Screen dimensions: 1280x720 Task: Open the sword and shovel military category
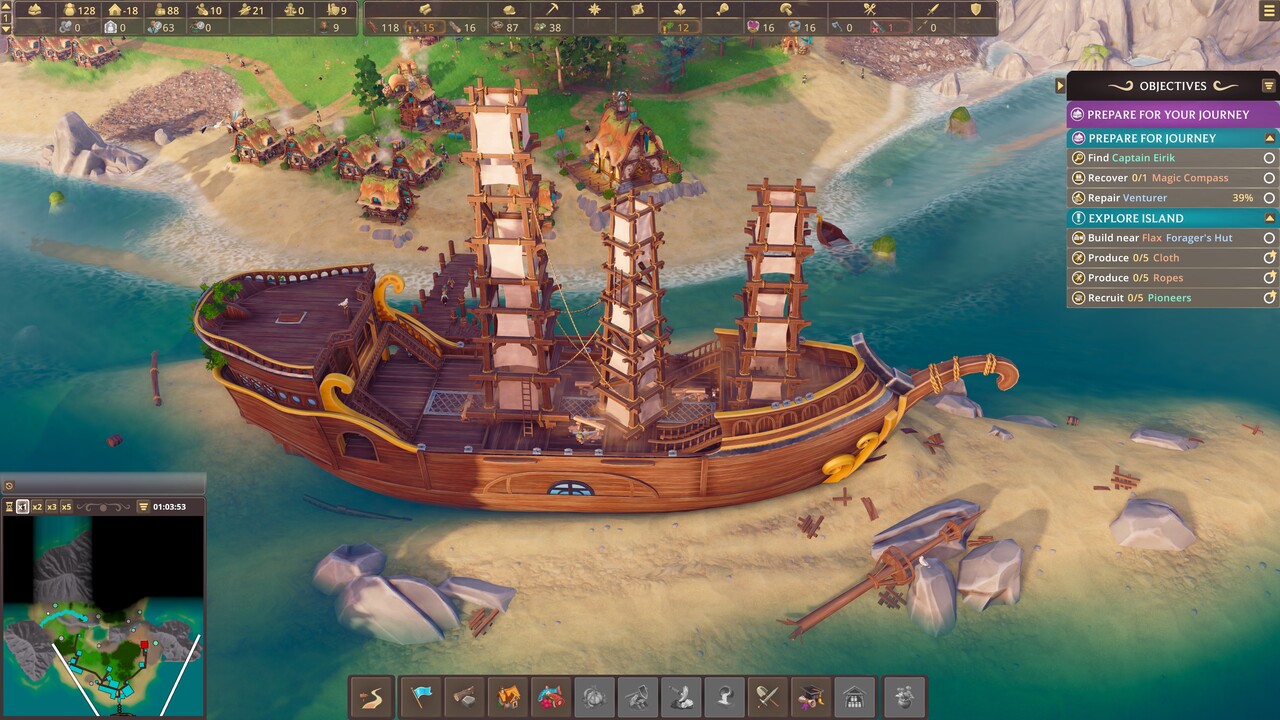767,696
